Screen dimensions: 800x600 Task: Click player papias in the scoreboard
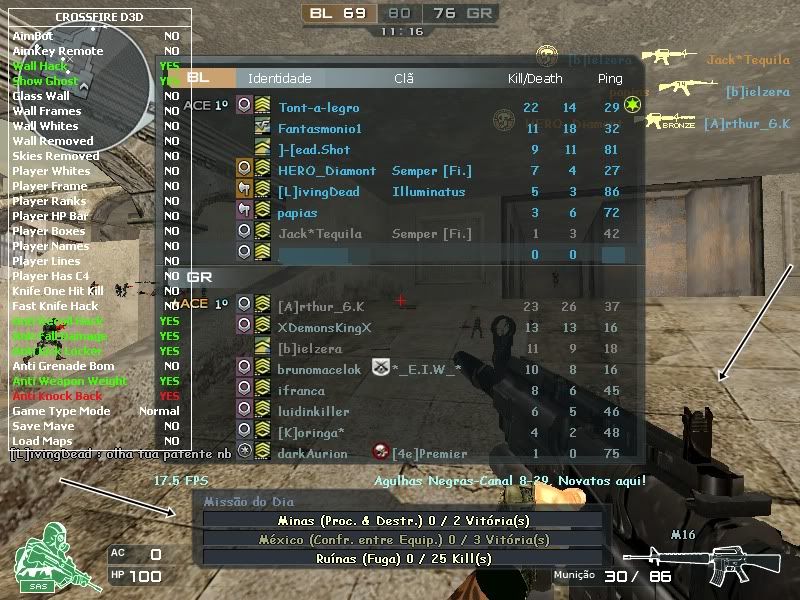[x=298, y=213]
